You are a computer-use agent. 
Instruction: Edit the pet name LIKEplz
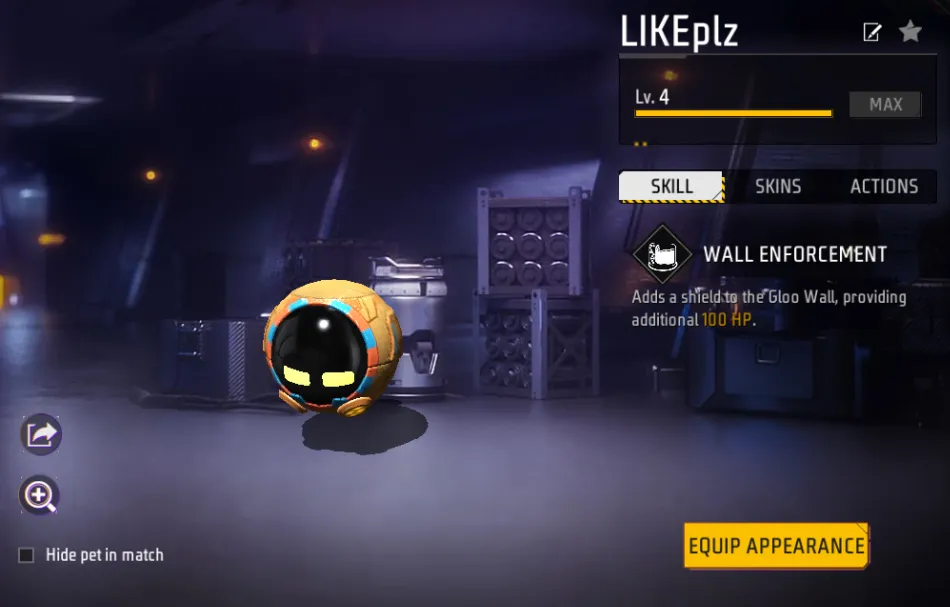pos(872,32)
